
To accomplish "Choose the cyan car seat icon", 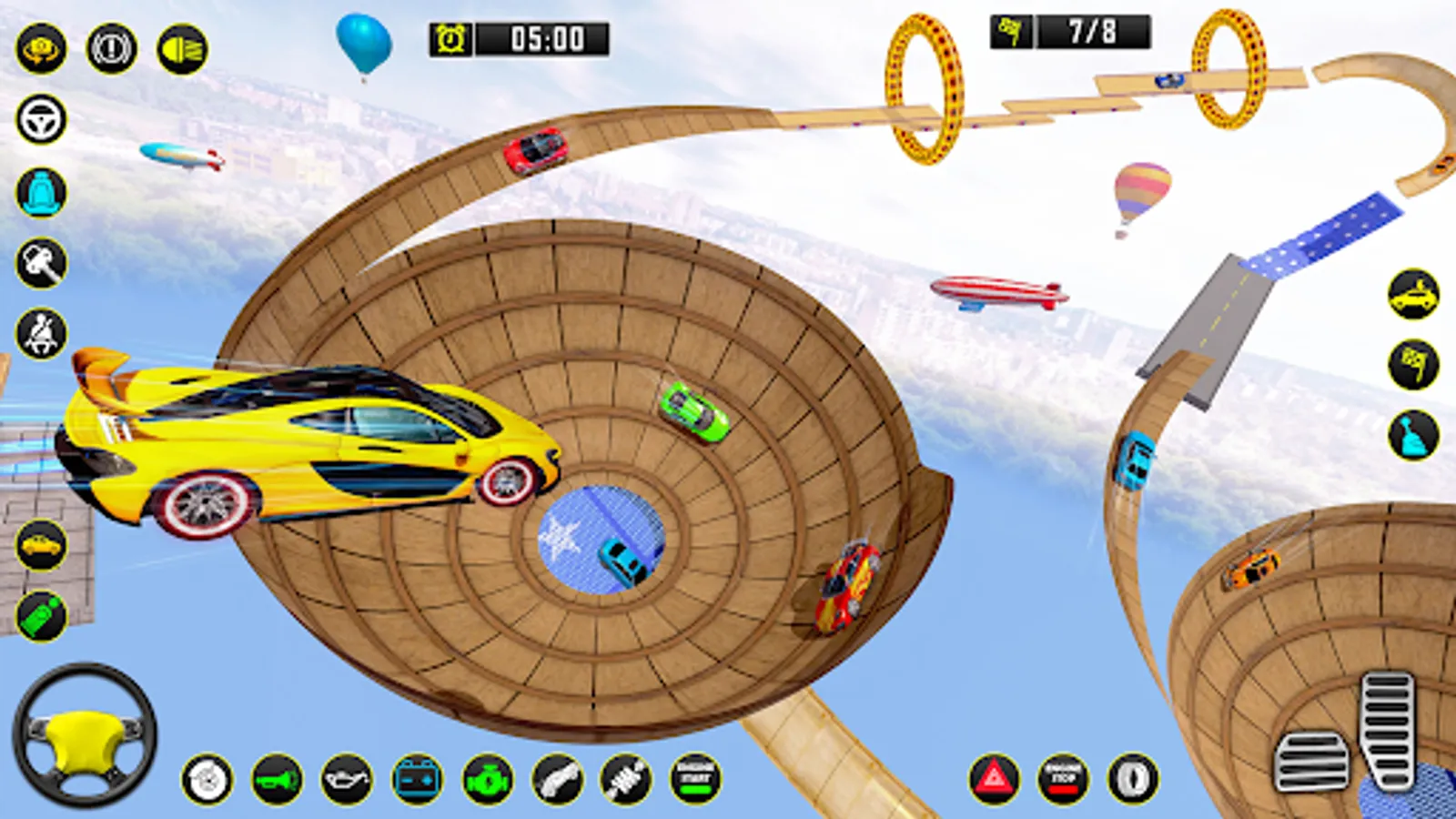I will coord(41,192).
